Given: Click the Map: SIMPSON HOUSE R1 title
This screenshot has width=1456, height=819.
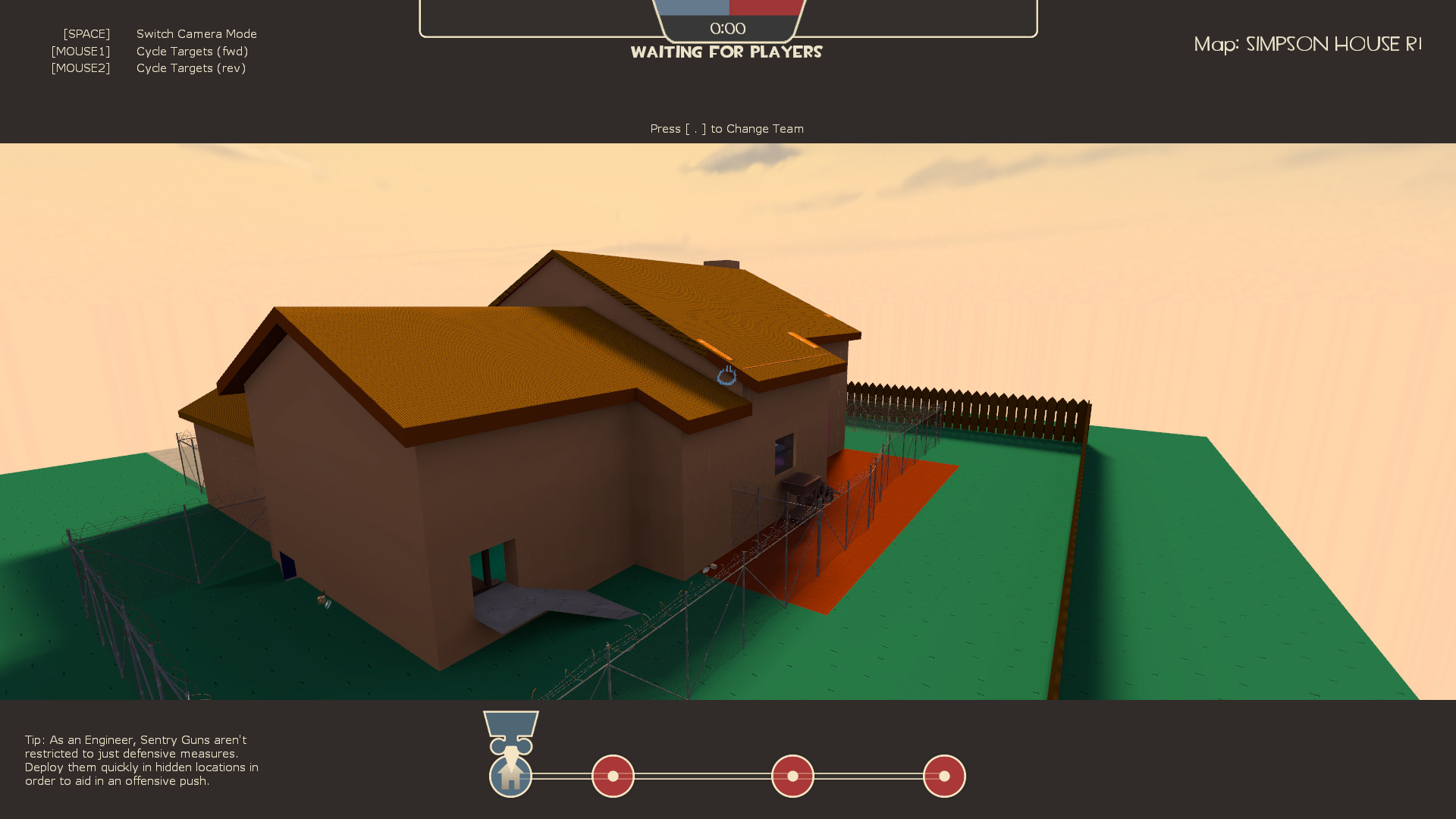Looking at the screenshot, I should click(x=1308, y=44).
